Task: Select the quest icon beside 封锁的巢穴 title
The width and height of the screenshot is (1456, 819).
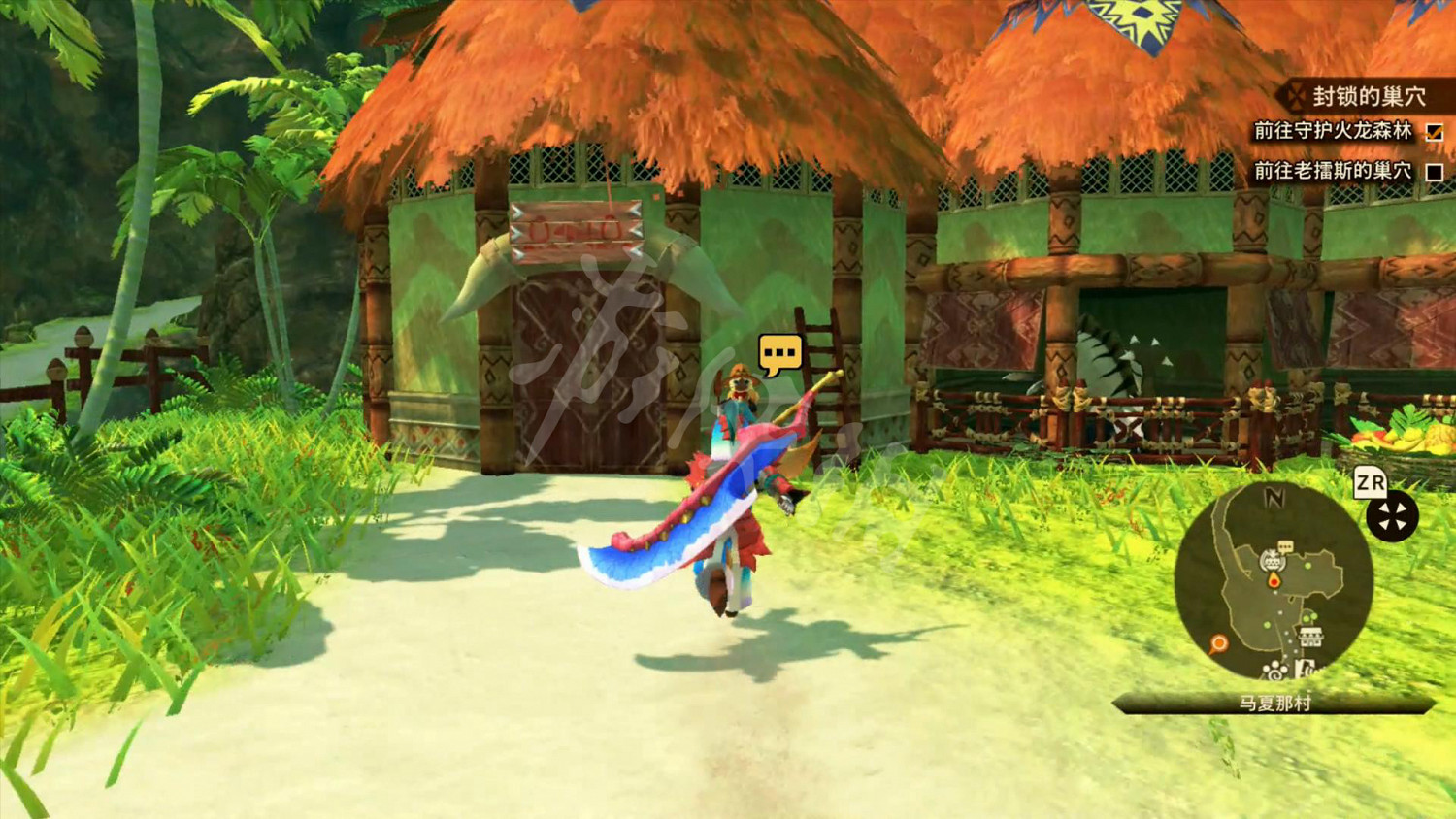Action: (1297, 97)
